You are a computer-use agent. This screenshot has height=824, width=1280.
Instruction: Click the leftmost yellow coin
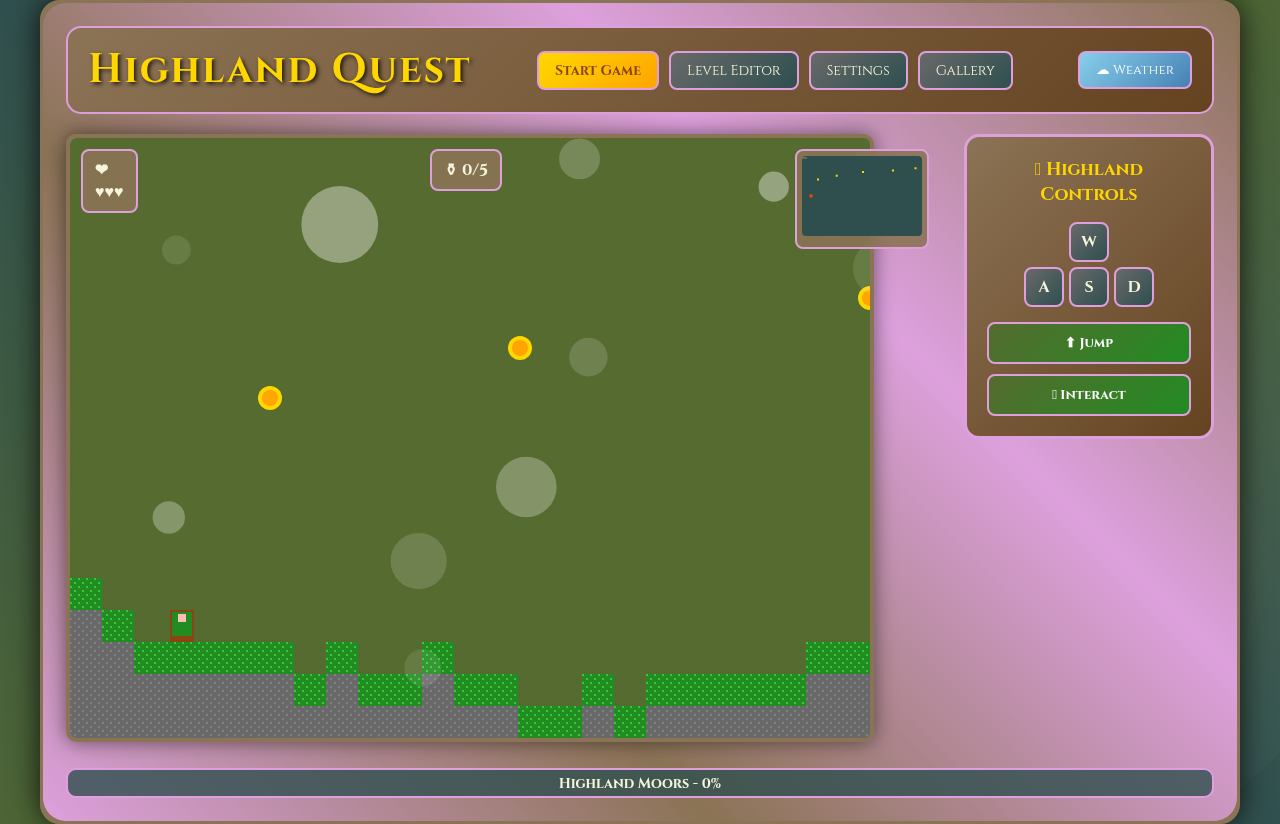269,398
